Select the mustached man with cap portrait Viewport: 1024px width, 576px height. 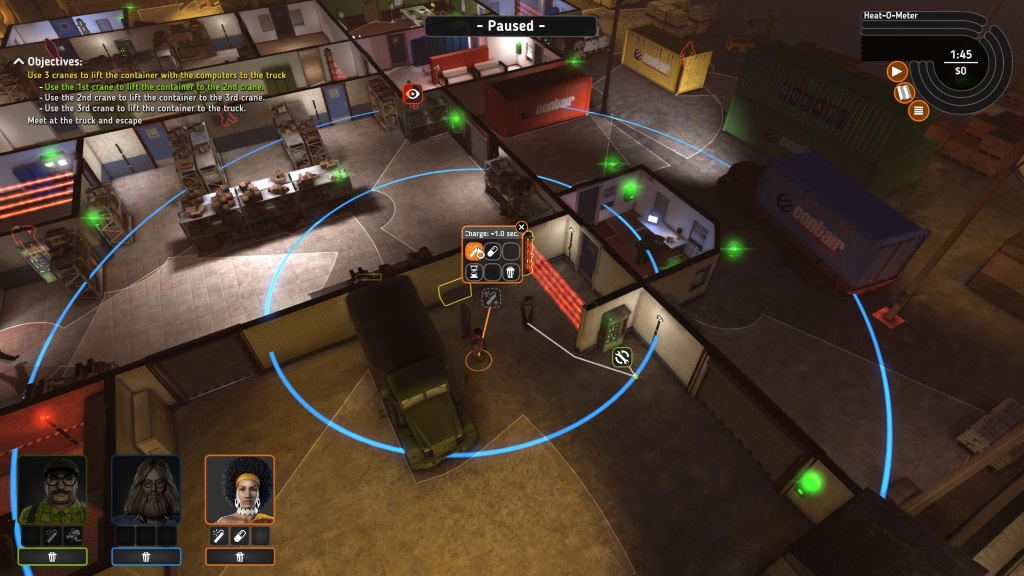pyautogui.click(x=52, y=490)
